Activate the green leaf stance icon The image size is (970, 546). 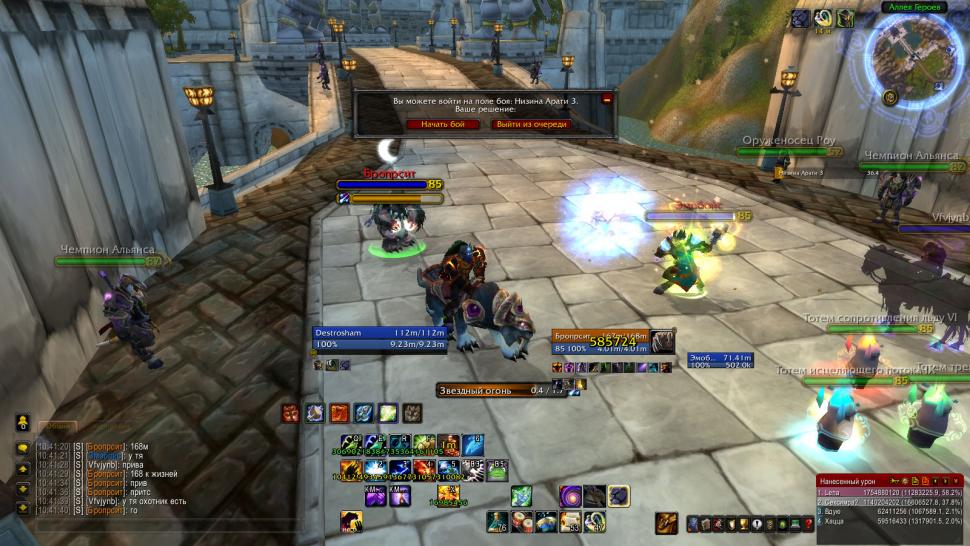[x=388, y=412]
